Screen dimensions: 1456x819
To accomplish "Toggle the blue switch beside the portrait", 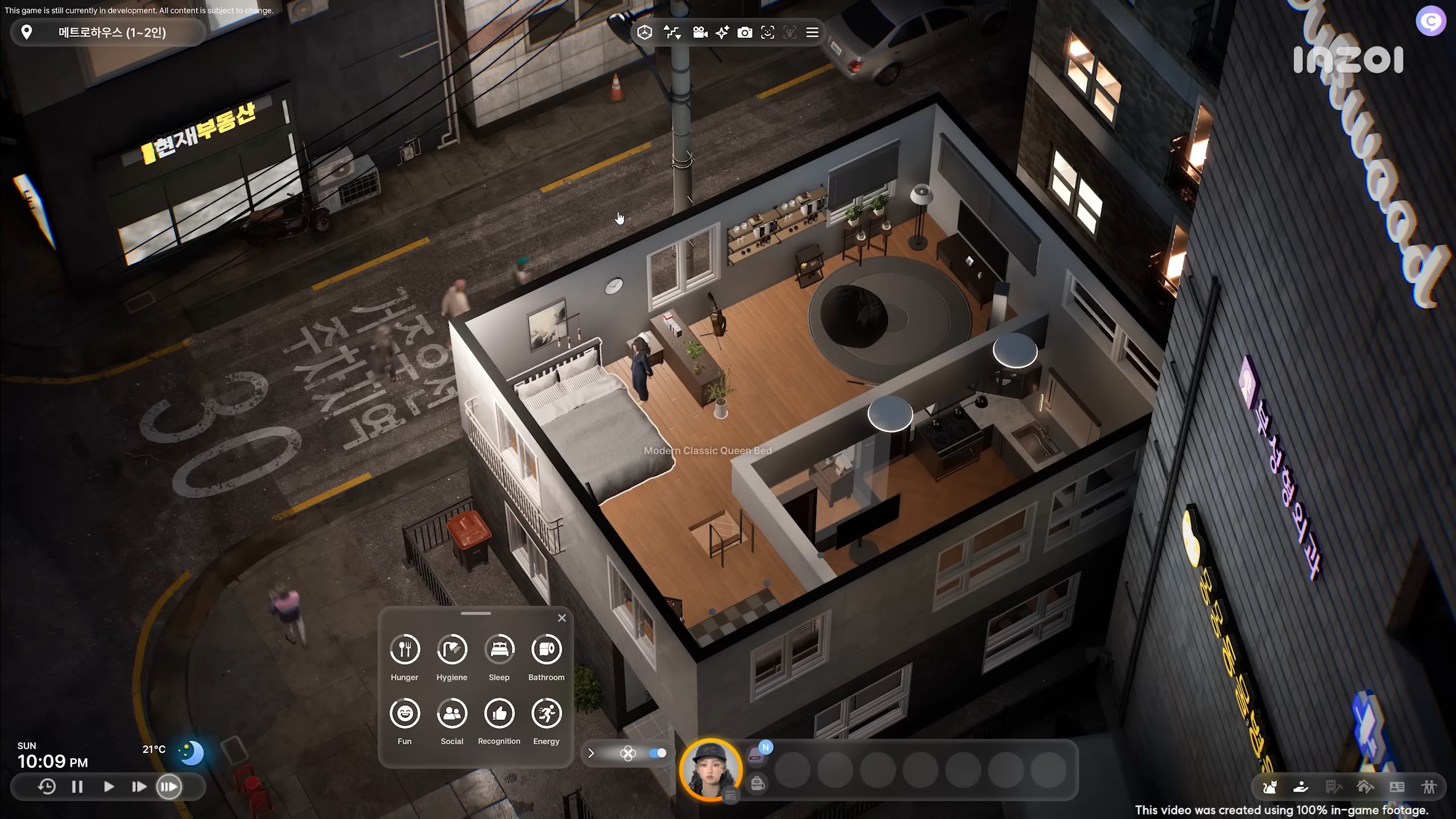I will pos(657,753).
